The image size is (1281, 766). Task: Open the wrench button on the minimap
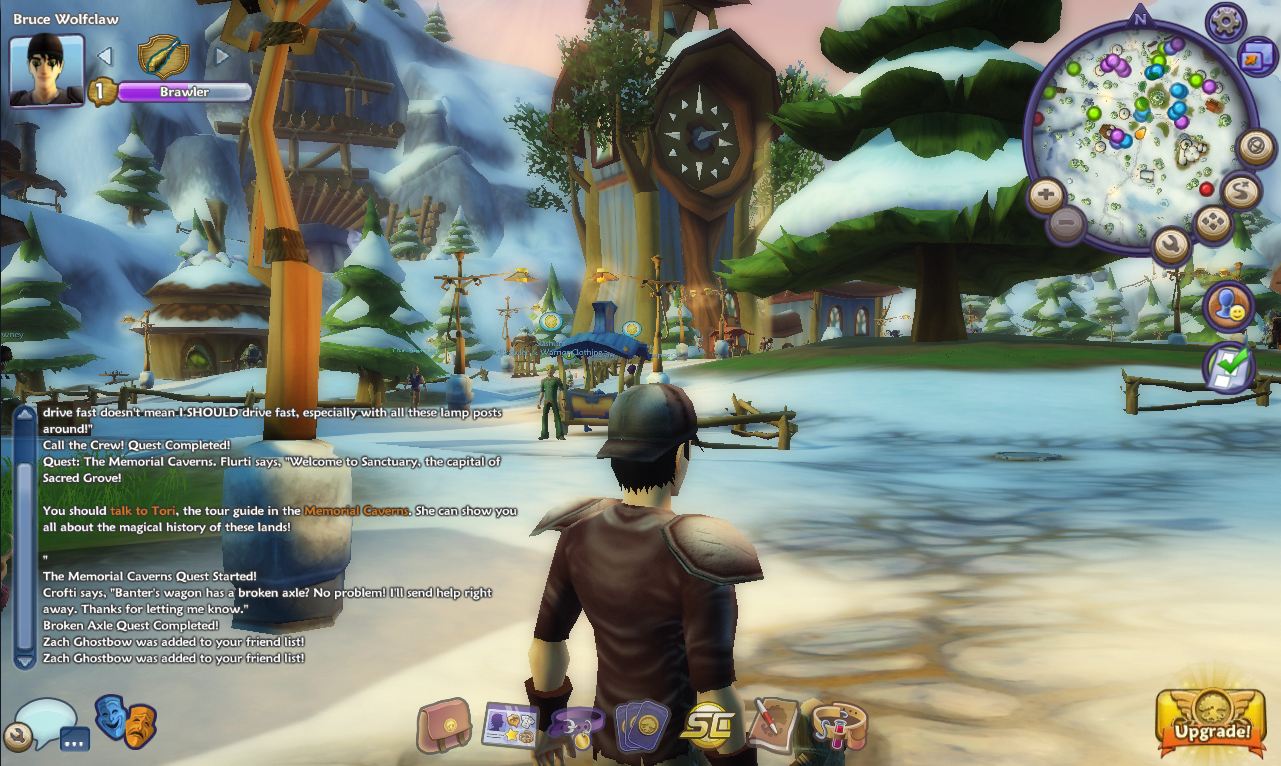tap(1170, 243)
